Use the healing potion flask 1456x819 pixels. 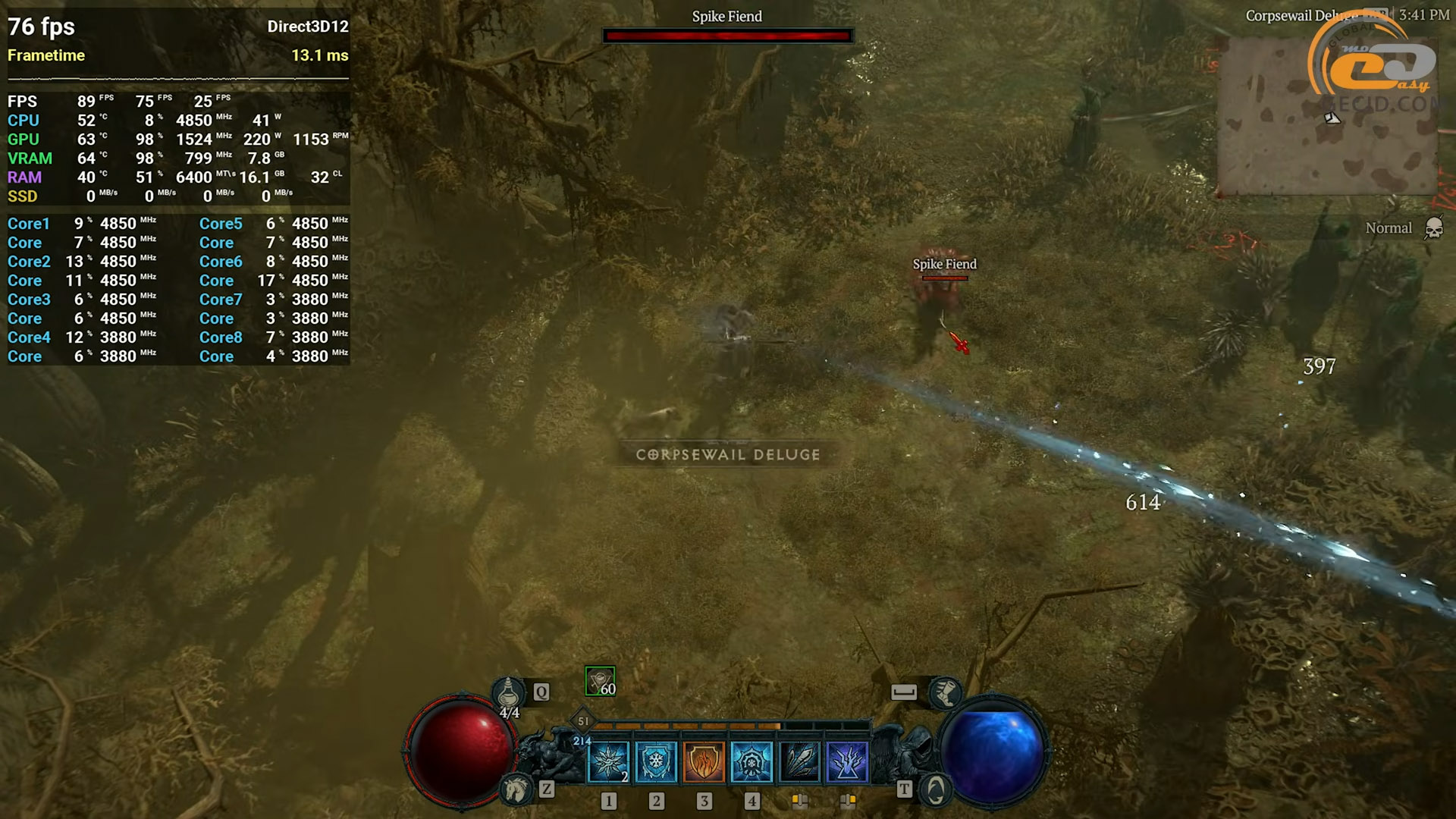[x=508, y=692]
